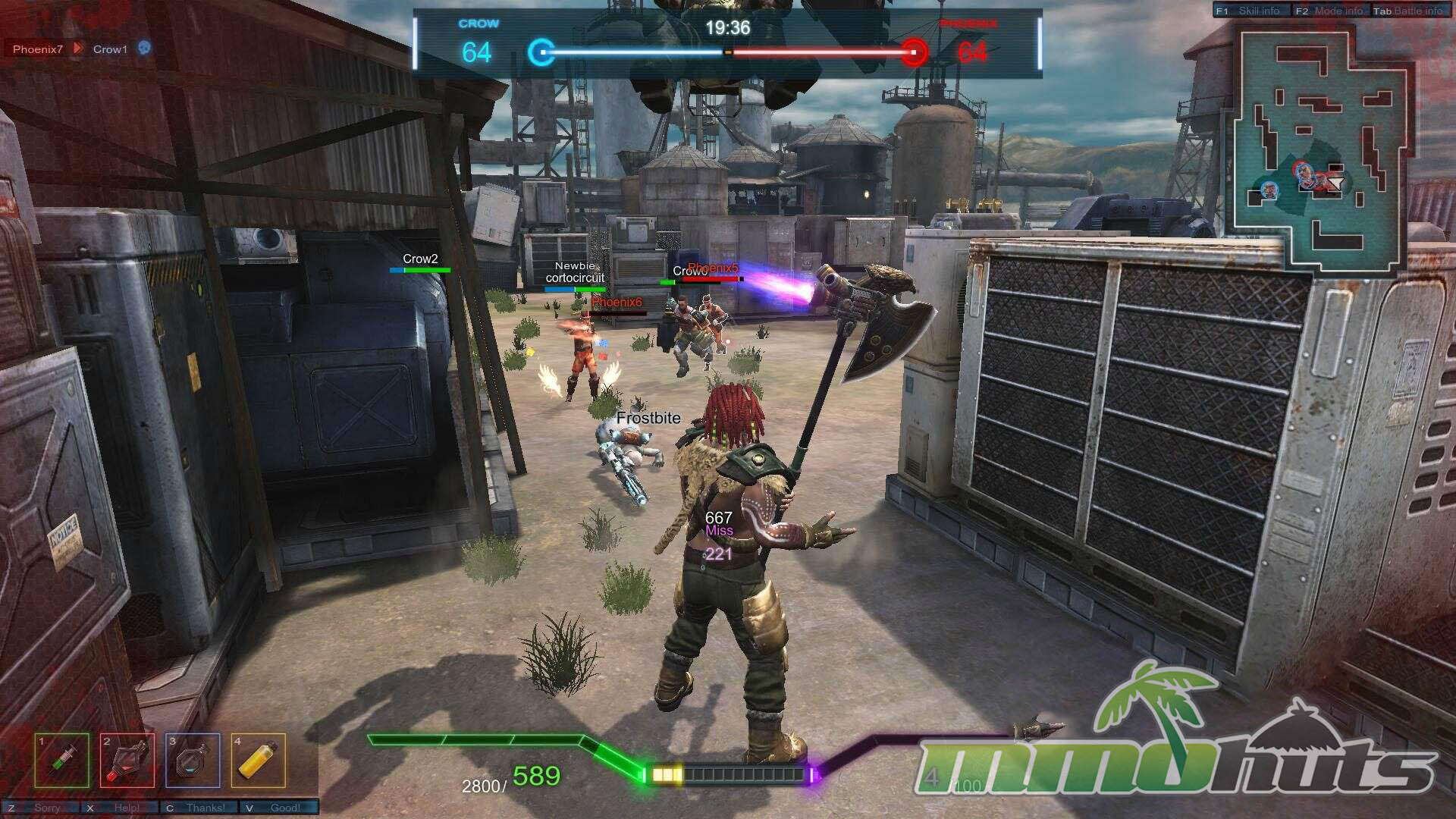The width and height of the screenshot is (1456, 819).
Task: Use the yellow vial item slot
Action: pos(259,760)
